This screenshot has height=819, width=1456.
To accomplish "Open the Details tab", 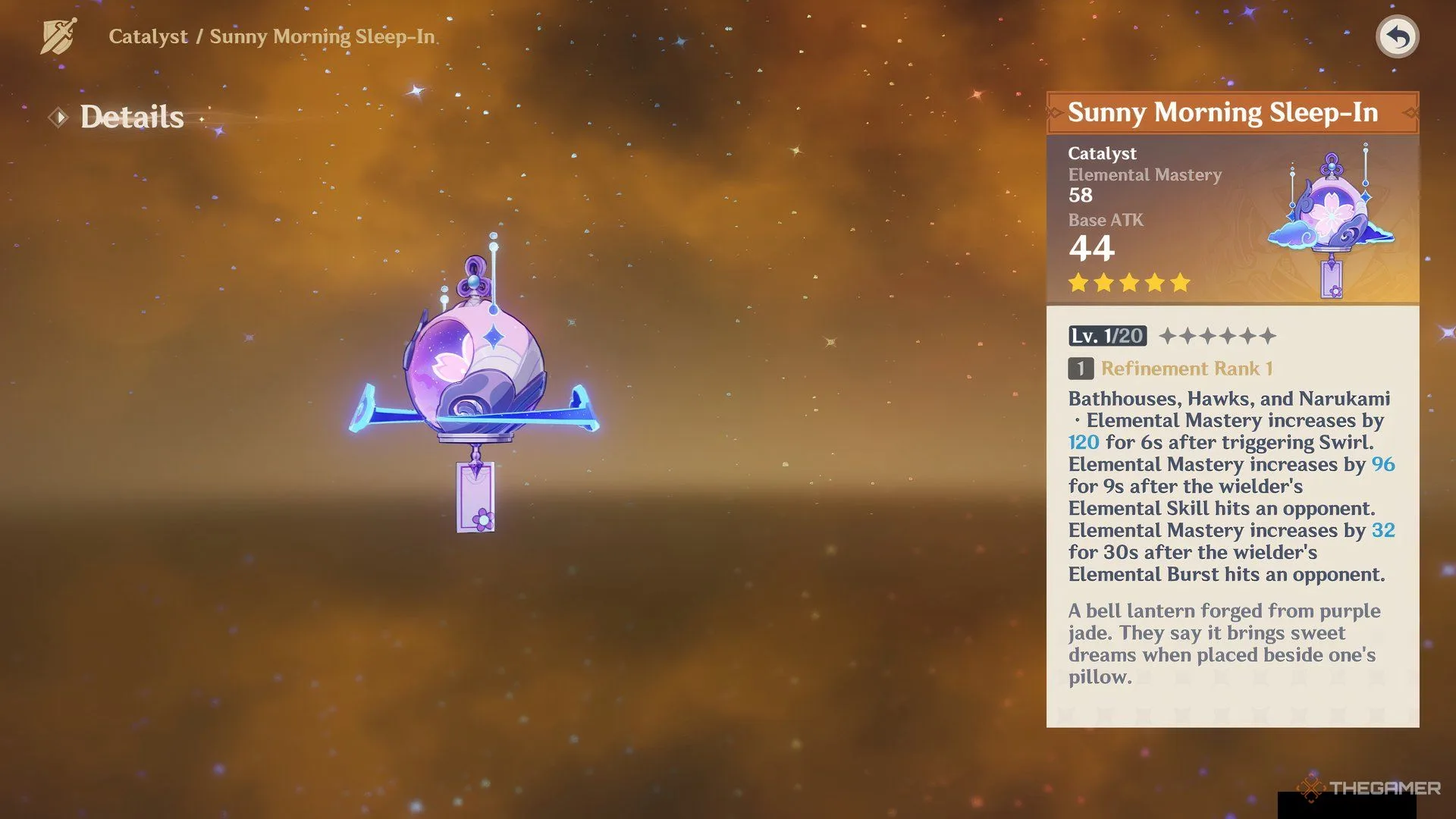I will coord(131,117).
